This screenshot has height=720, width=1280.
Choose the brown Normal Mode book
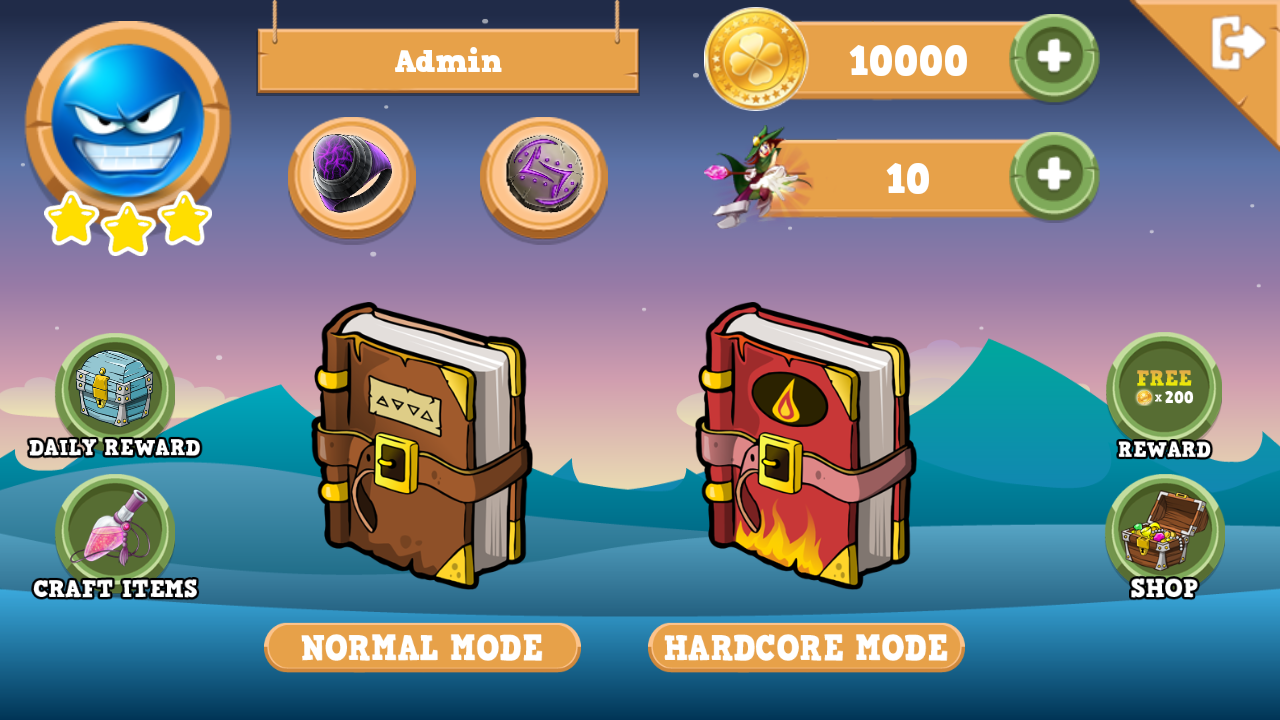click(421, 445)
